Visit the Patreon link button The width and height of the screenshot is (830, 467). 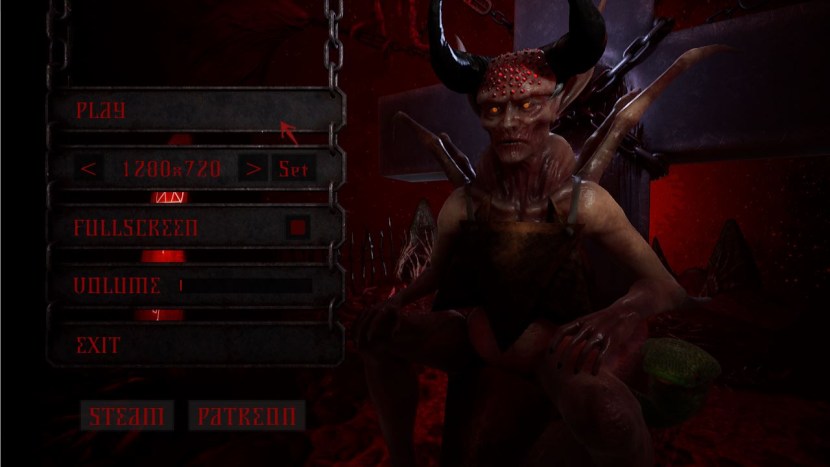click(246, 416)
